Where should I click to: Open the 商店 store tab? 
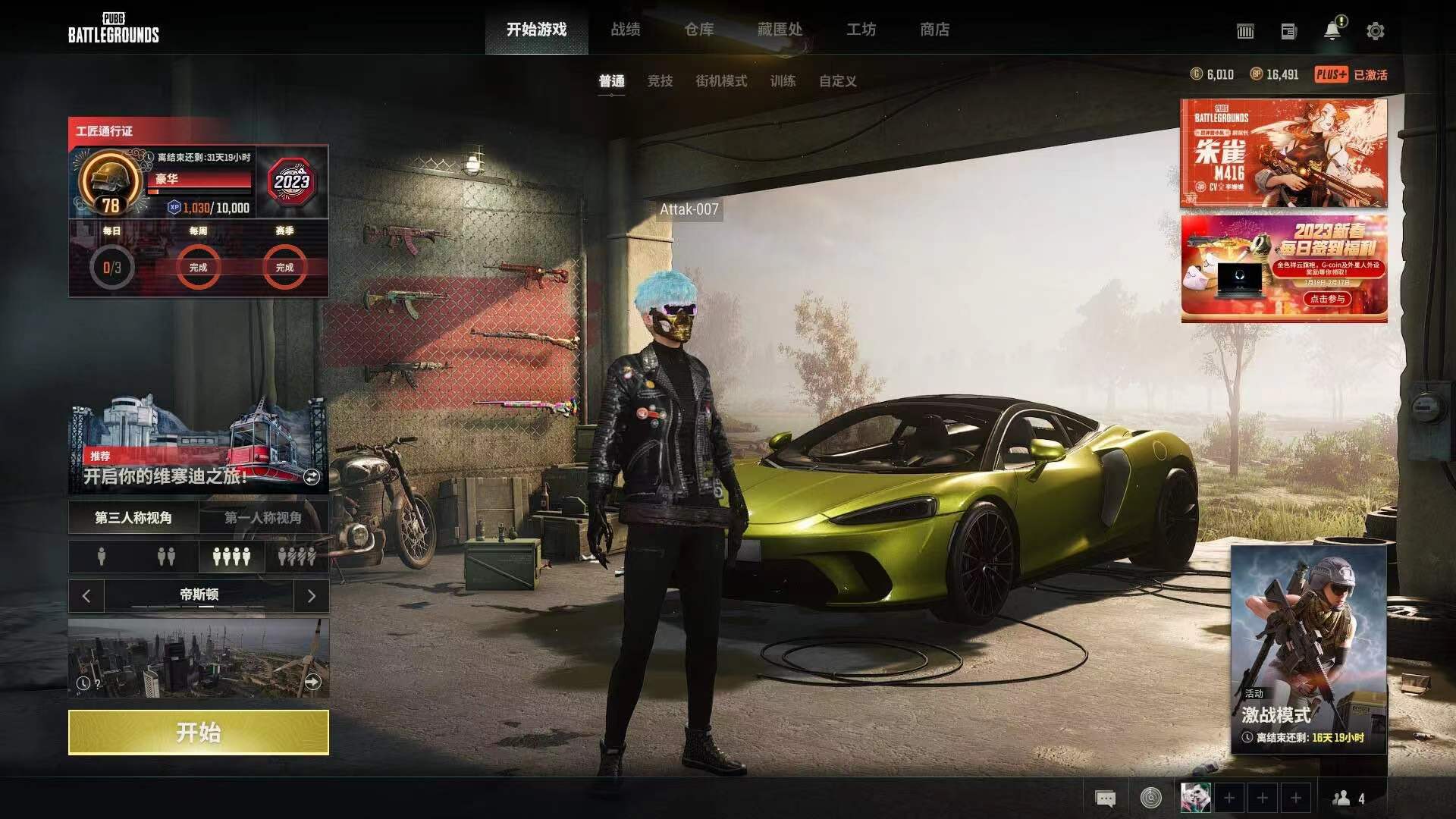point(934,30)
